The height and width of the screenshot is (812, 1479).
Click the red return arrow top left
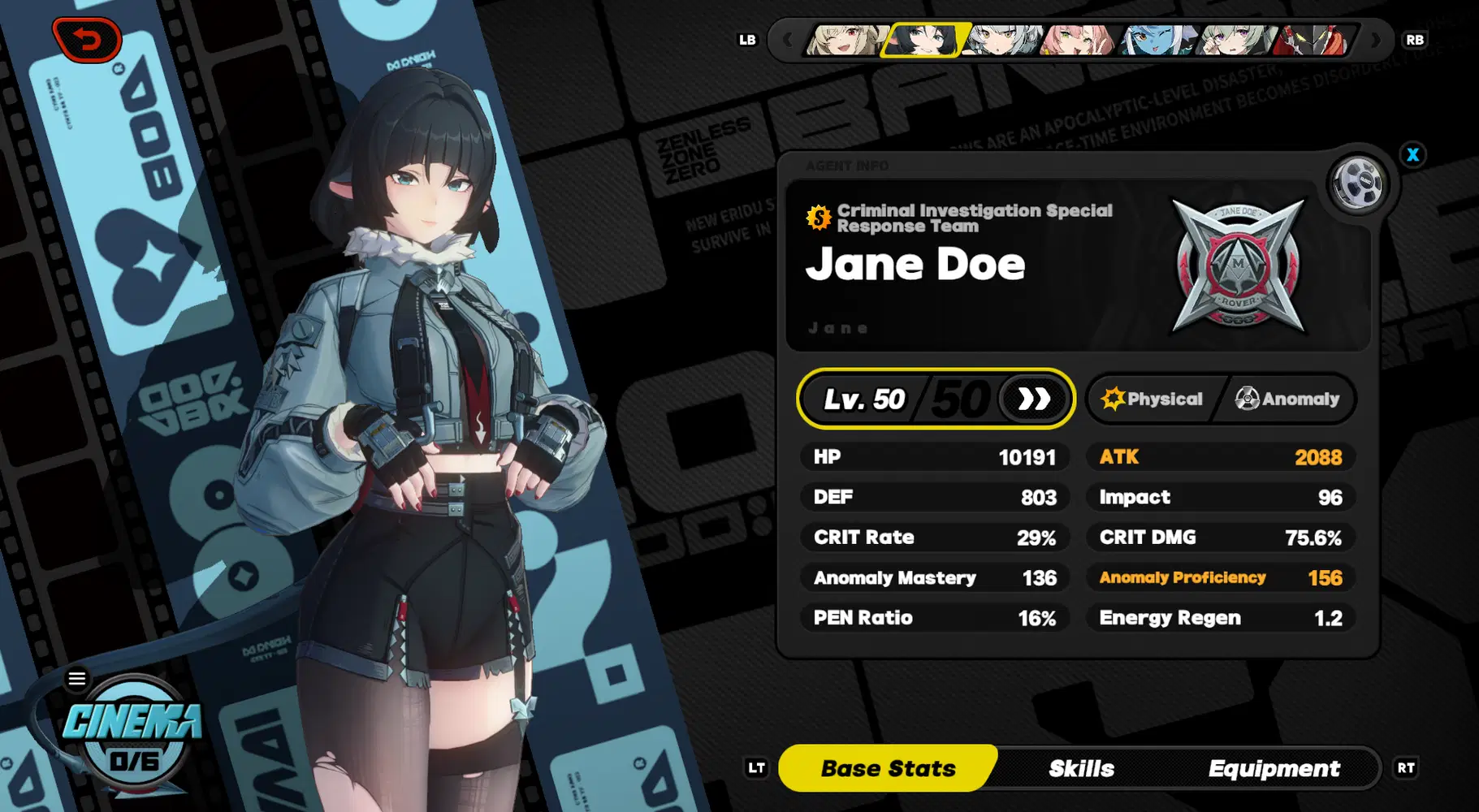click(x=86, y=39)
